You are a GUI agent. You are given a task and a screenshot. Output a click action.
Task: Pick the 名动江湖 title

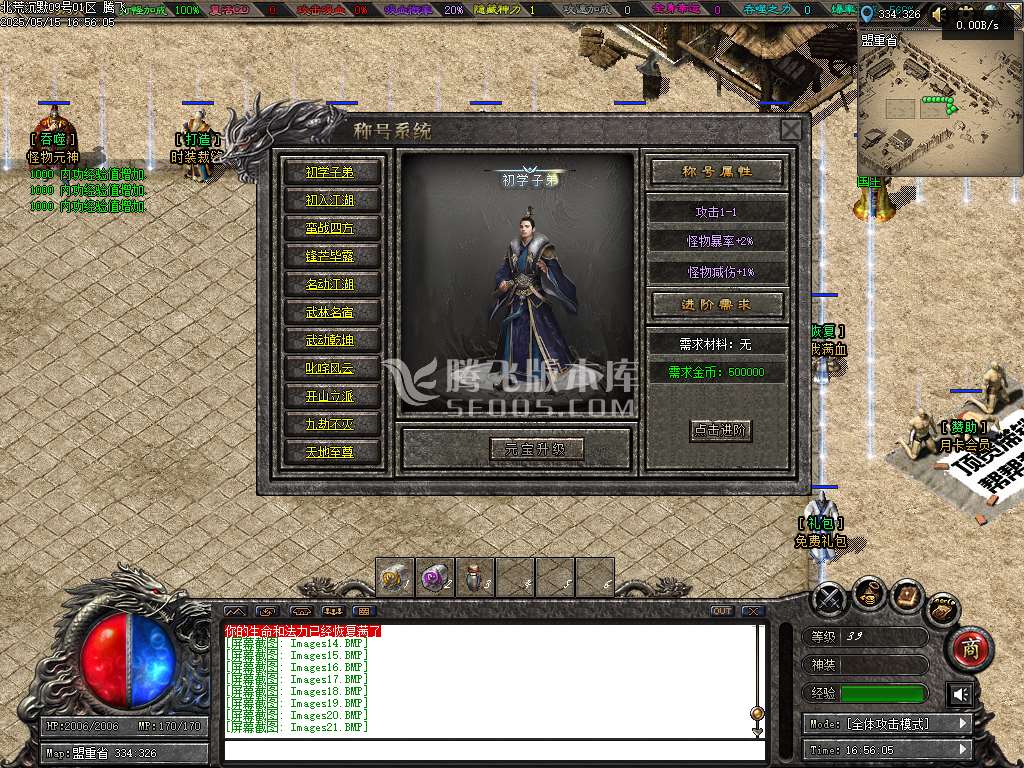coord(329,284)
